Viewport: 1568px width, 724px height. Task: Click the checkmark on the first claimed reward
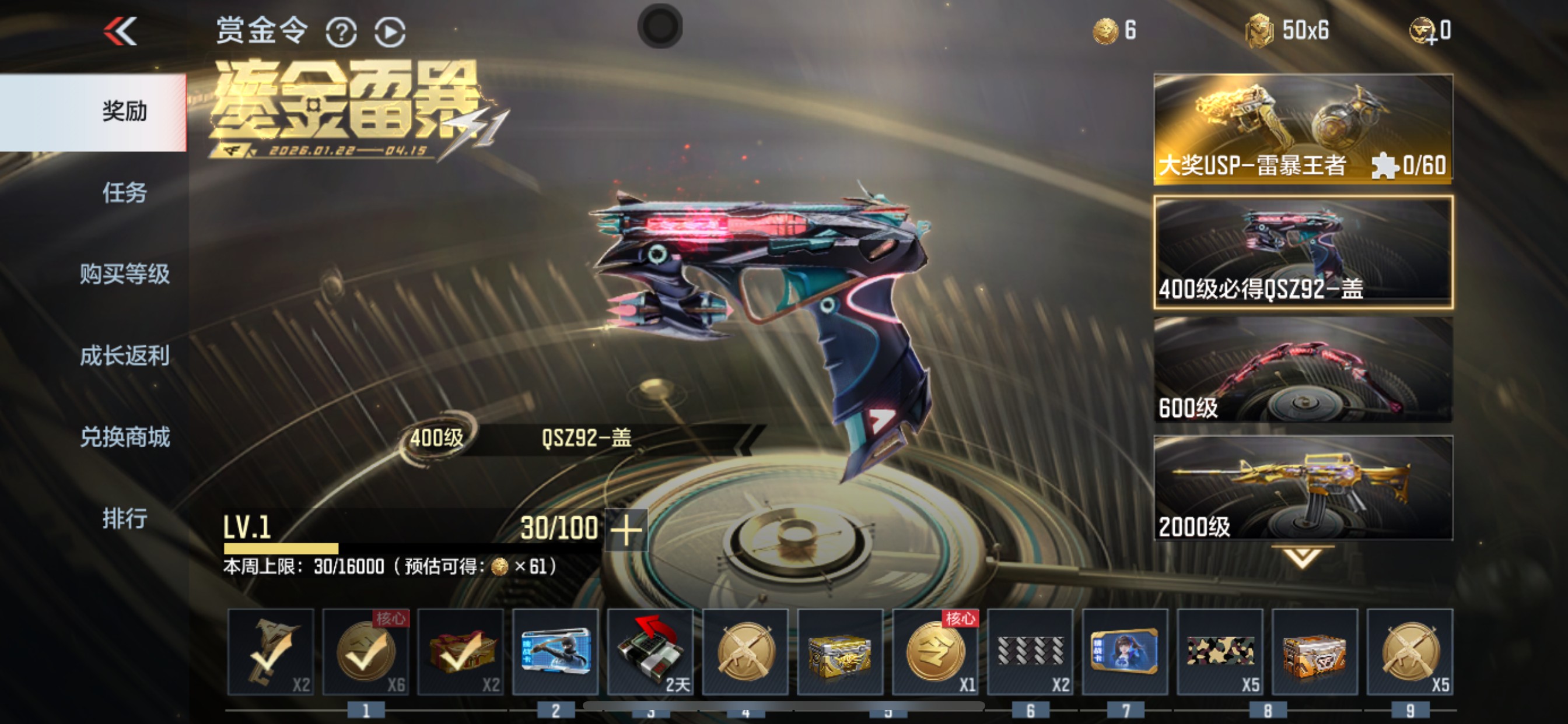270,651
